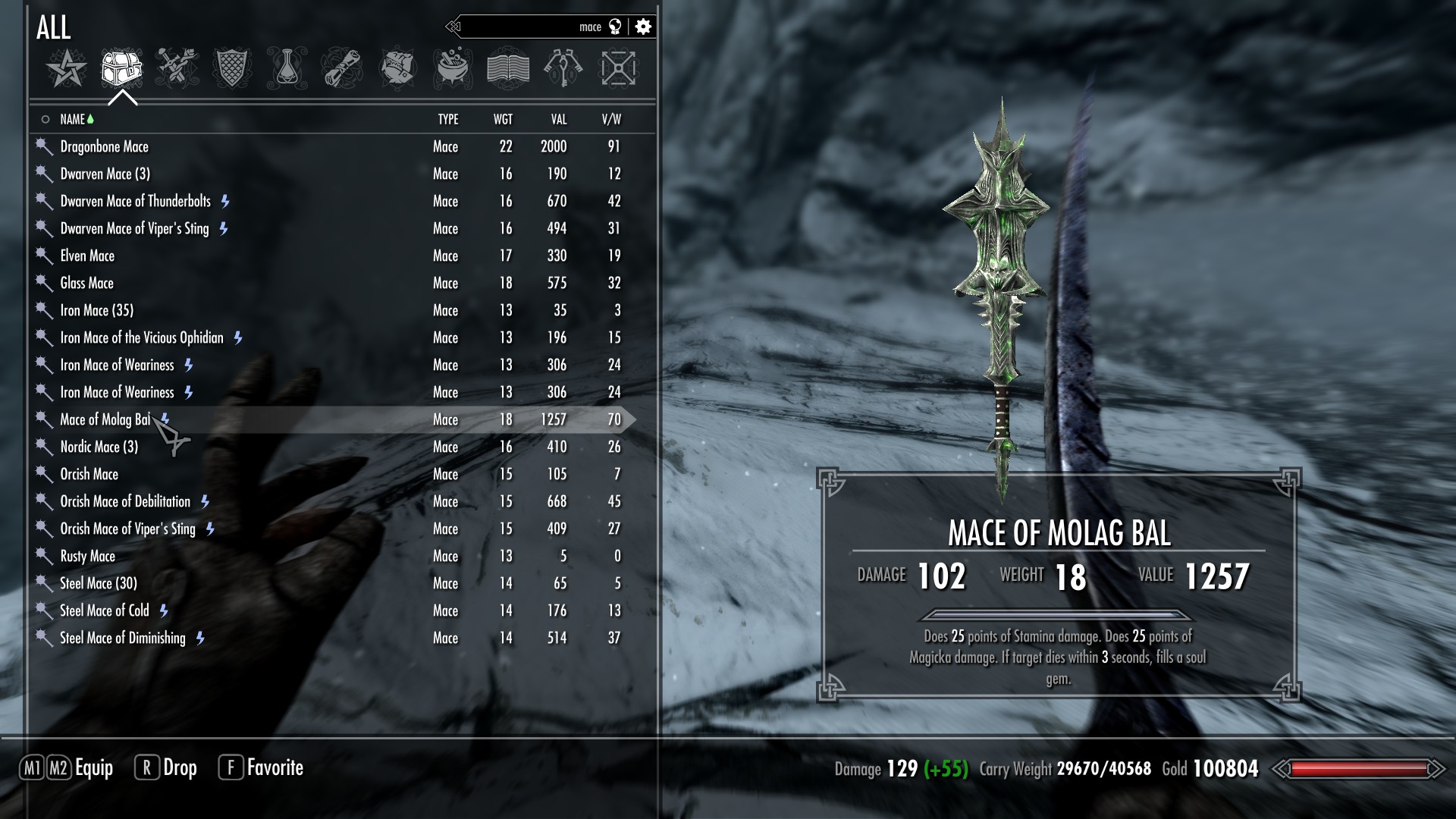The height and width of the screenshot is (819, 1456).
Task: Choose the Nordic Mace stack
Action: click(x=99, y=447)
